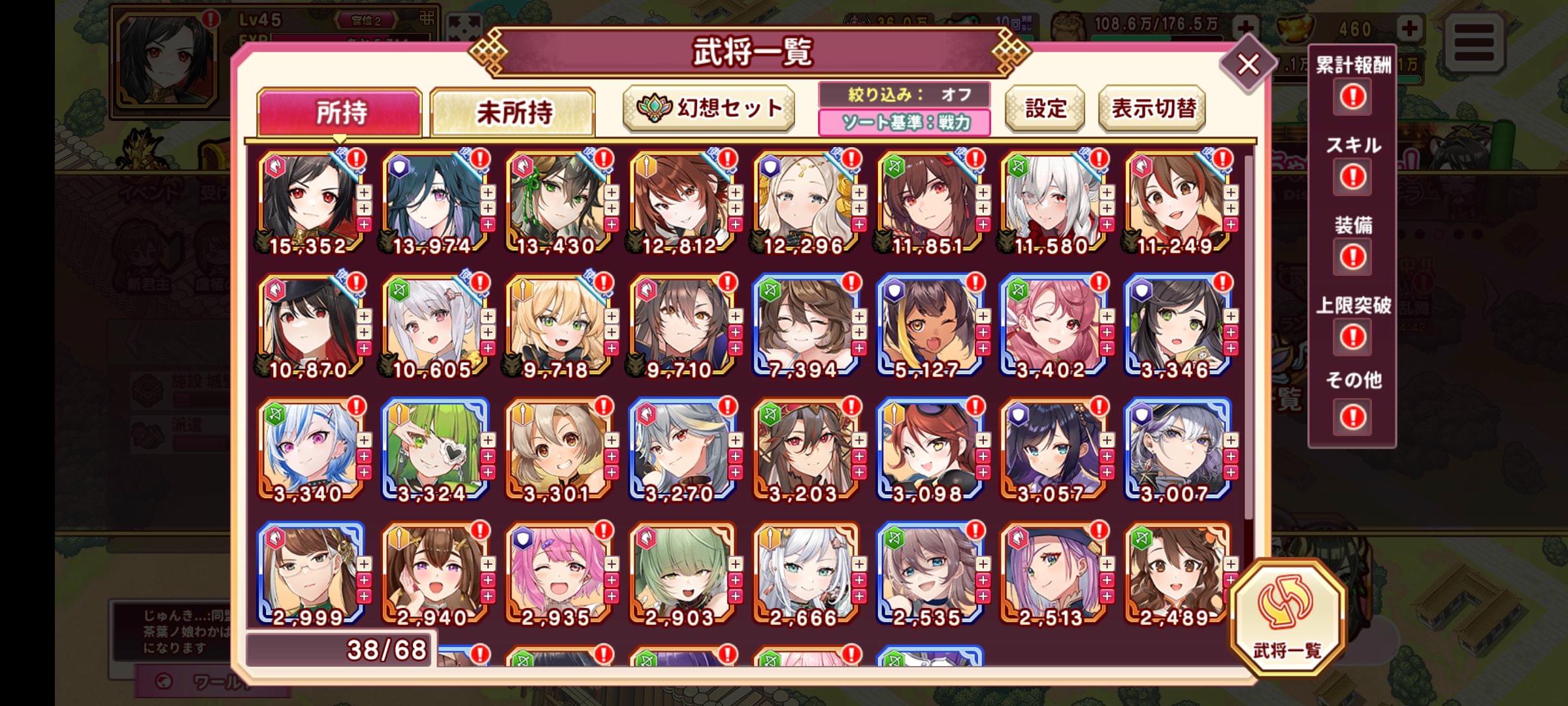Screen dimensions: 1568x706
Task: Switch to the 所持 tab
Action: (339, 112)
